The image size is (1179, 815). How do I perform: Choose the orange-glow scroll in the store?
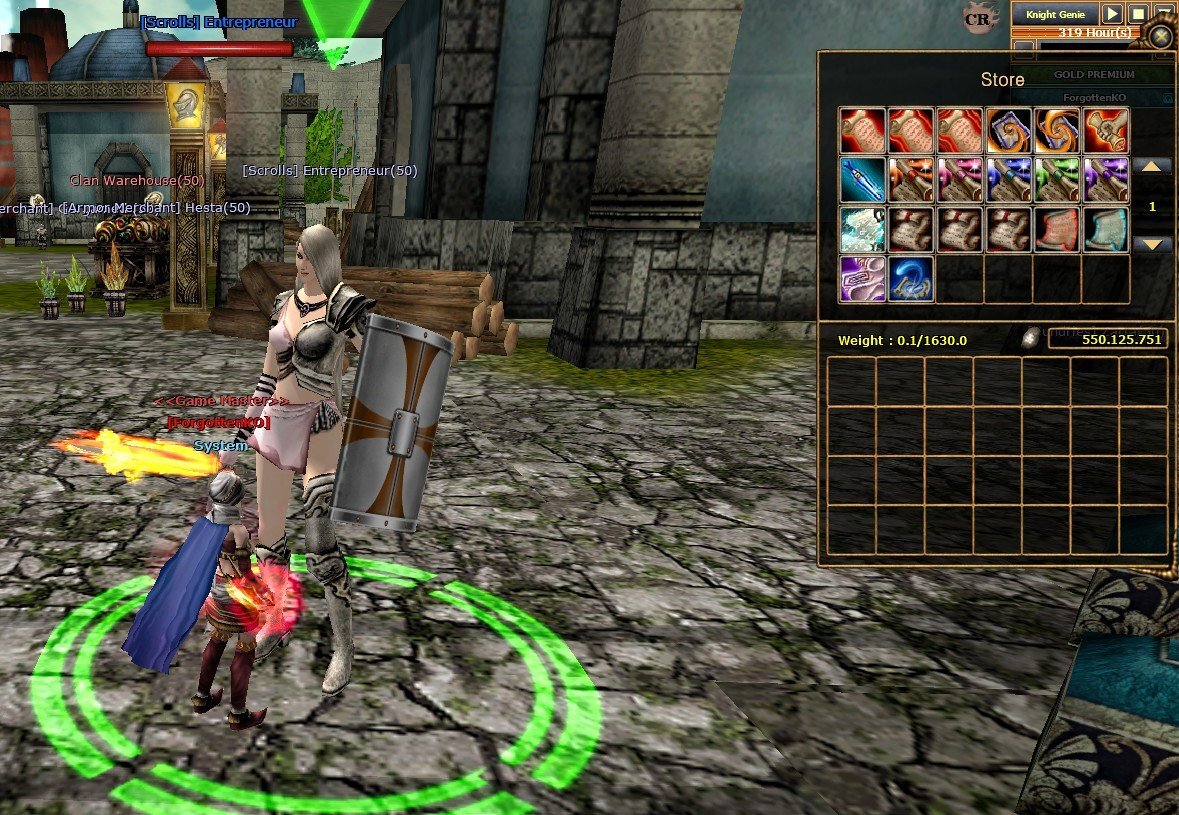click(911, 180)
